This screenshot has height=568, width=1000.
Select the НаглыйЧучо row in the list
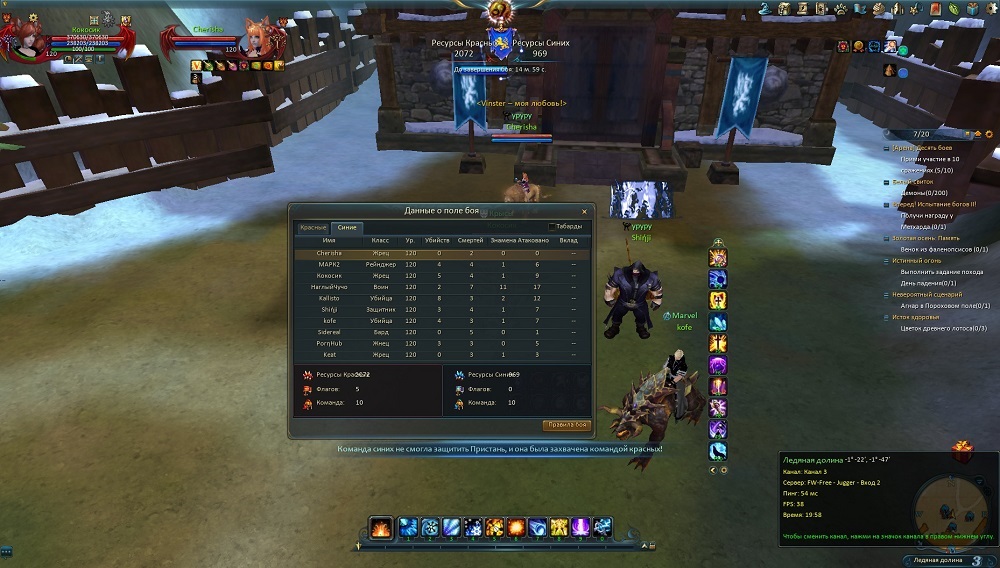(x=329, y=287)
